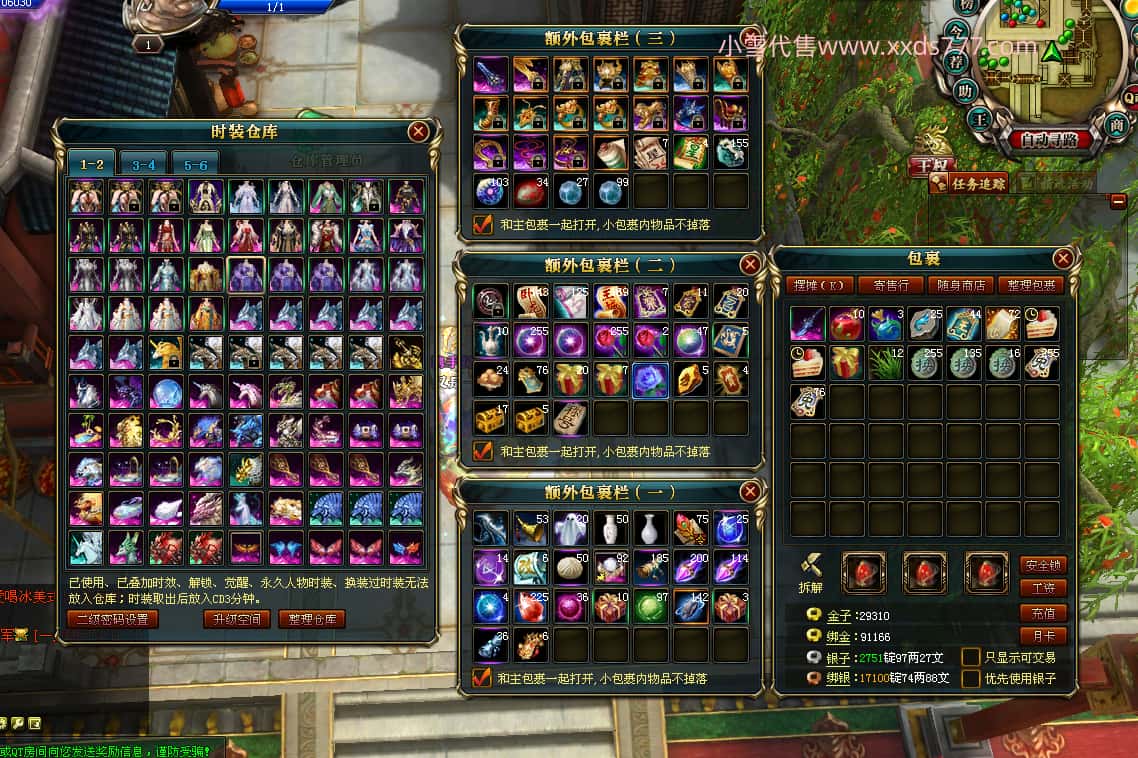Sort storage with 整理仓库 button
The image size is (1138, 758).
(311, 619)
